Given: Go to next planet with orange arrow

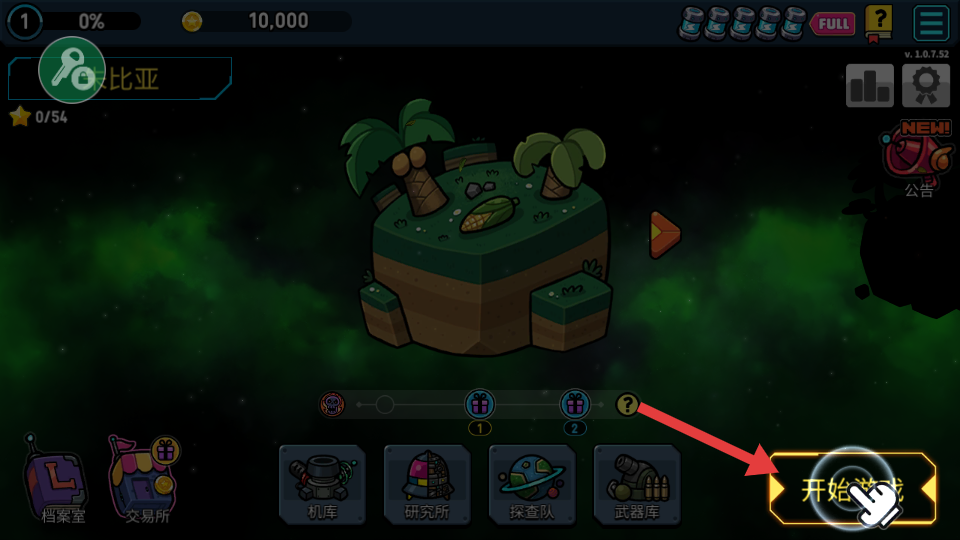Looking at the screenshot, I should pyautogui.click(x=664, y=235).
